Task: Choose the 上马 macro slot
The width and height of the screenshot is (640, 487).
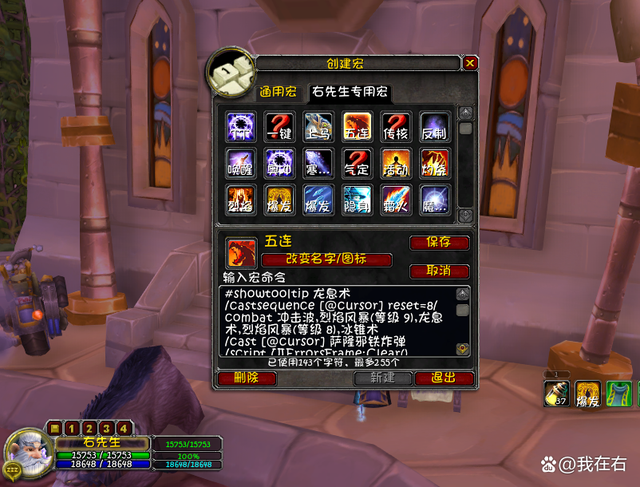Action: point(318,126)
